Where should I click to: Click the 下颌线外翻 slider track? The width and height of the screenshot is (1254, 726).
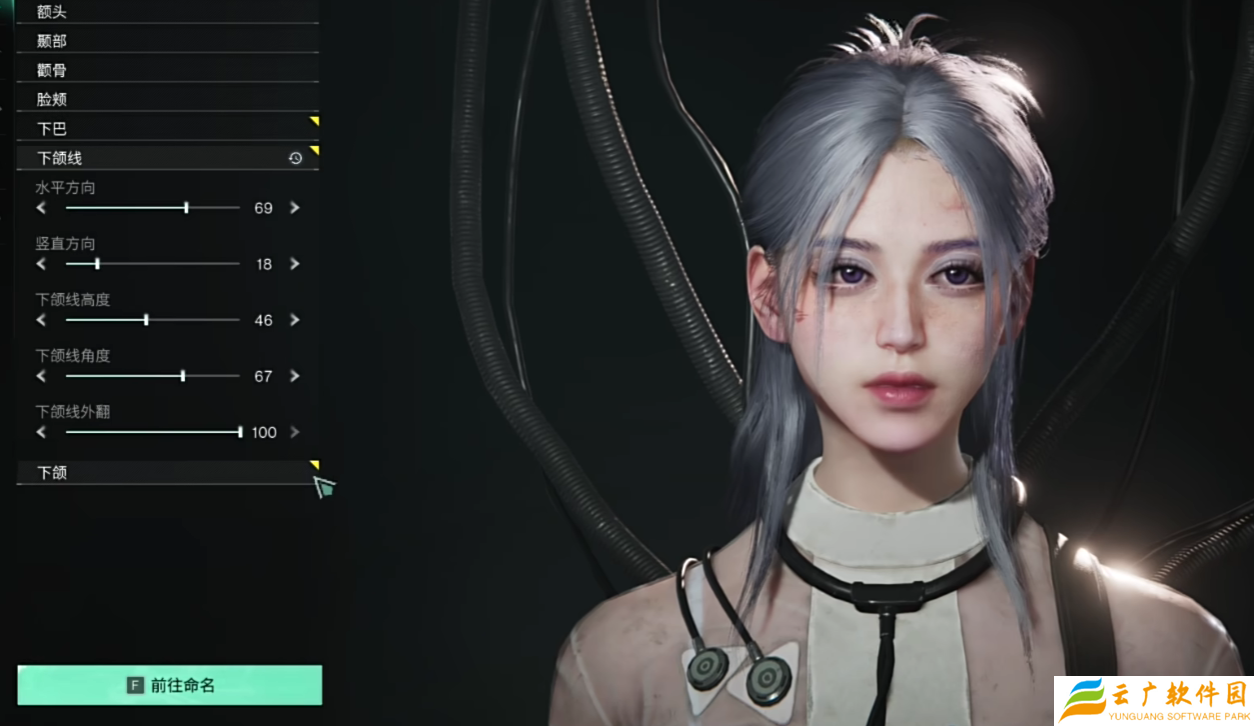tap(152, 432)
